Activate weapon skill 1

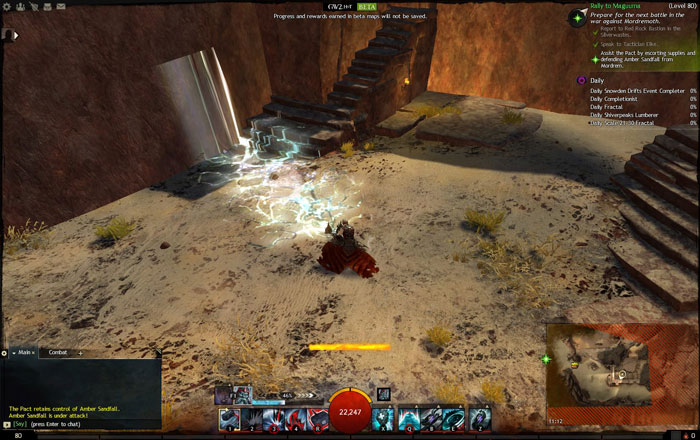coord(229,419)
